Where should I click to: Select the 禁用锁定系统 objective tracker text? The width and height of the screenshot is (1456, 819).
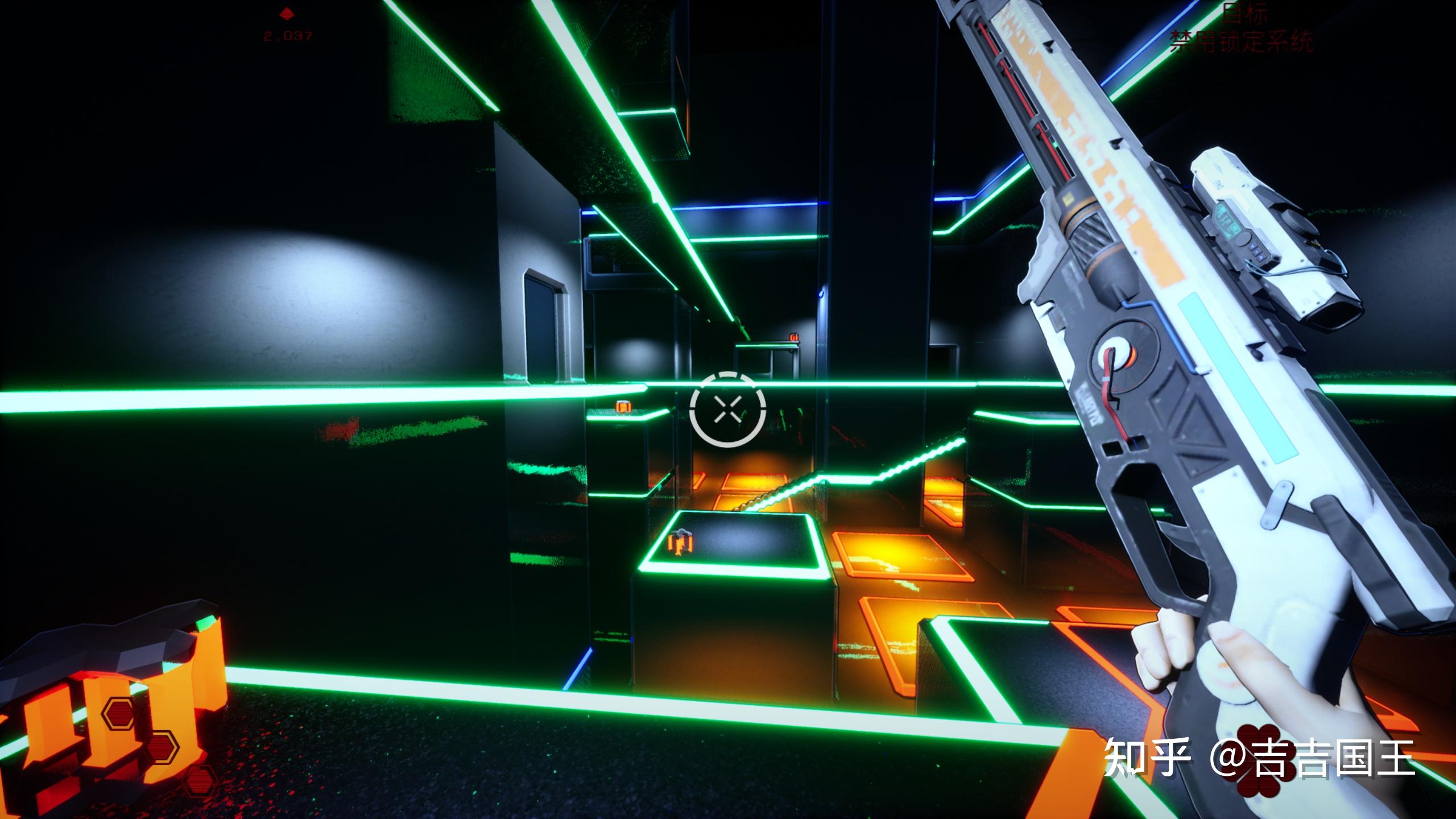[1241, 42]
